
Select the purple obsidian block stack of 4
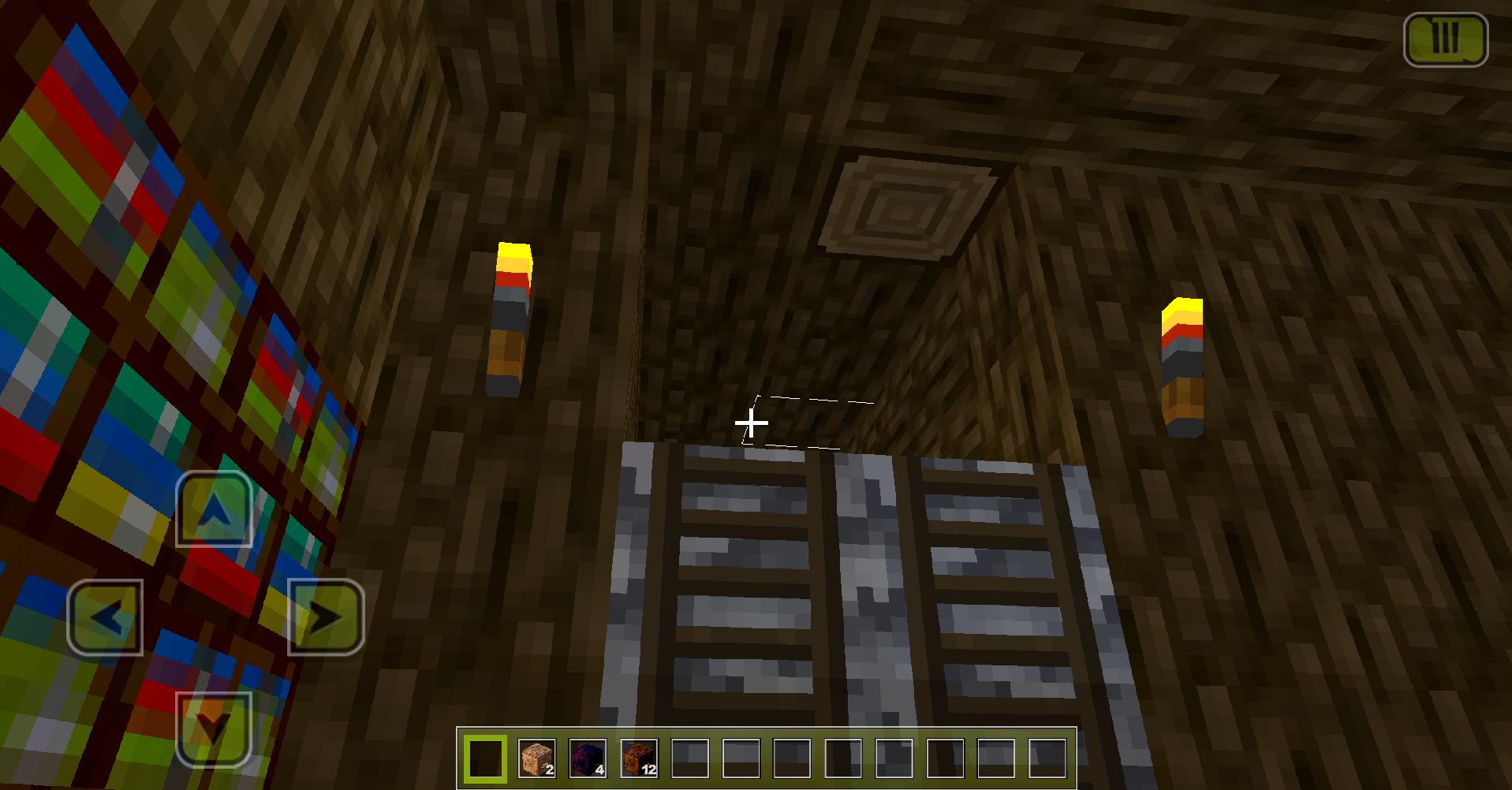pyautogui.click(x=588, y=760)
